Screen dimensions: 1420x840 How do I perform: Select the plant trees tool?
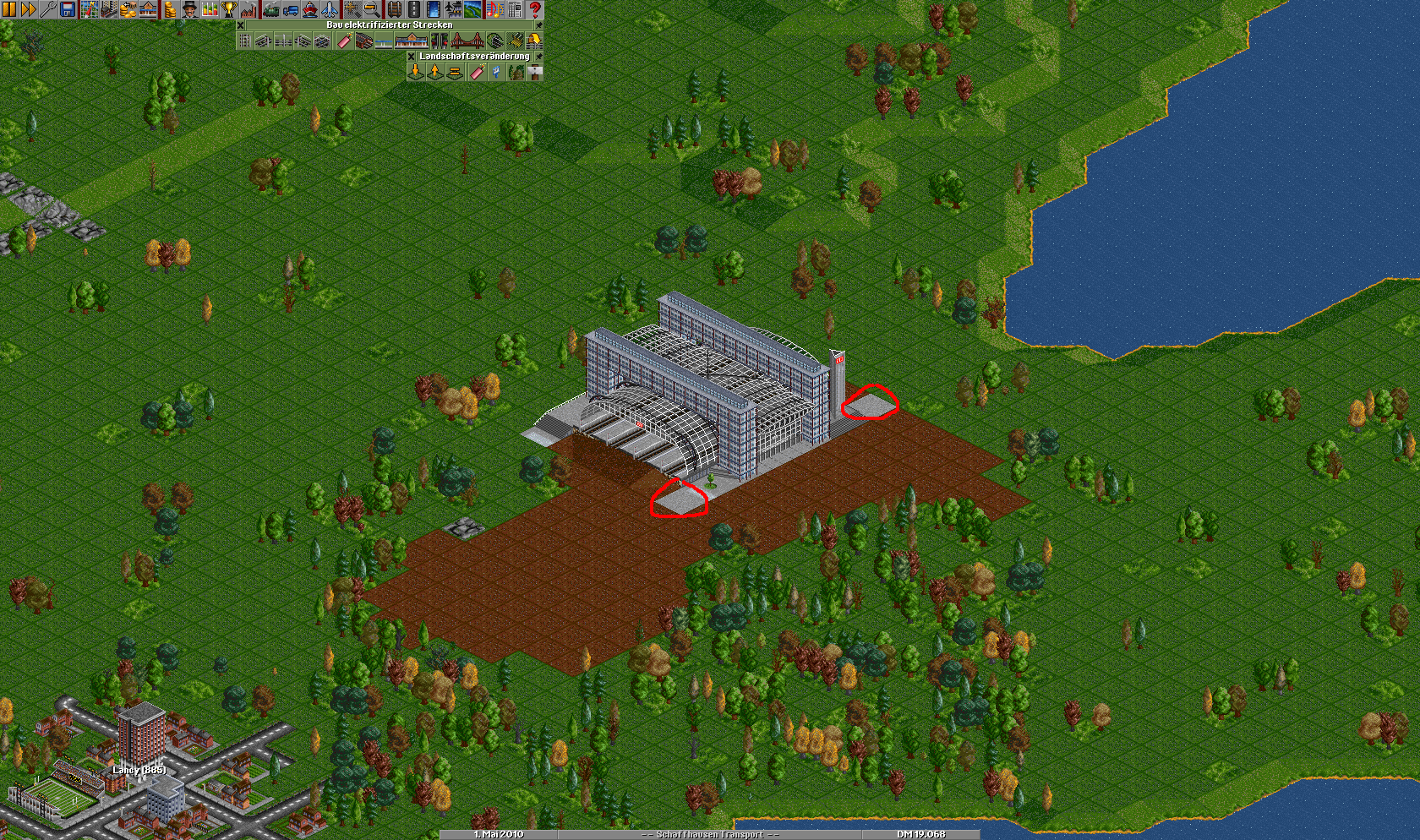point(516,73)
